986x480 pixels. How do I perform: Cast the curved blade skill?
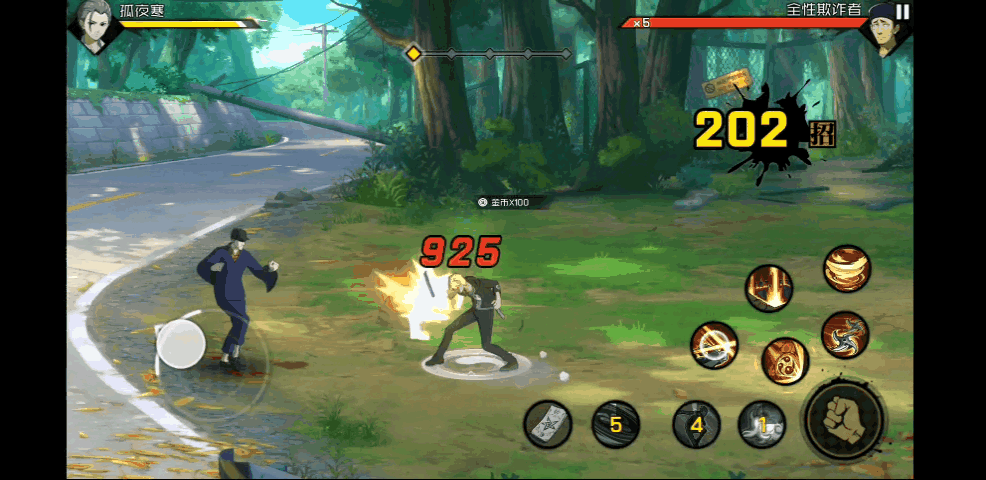[845, 334]
